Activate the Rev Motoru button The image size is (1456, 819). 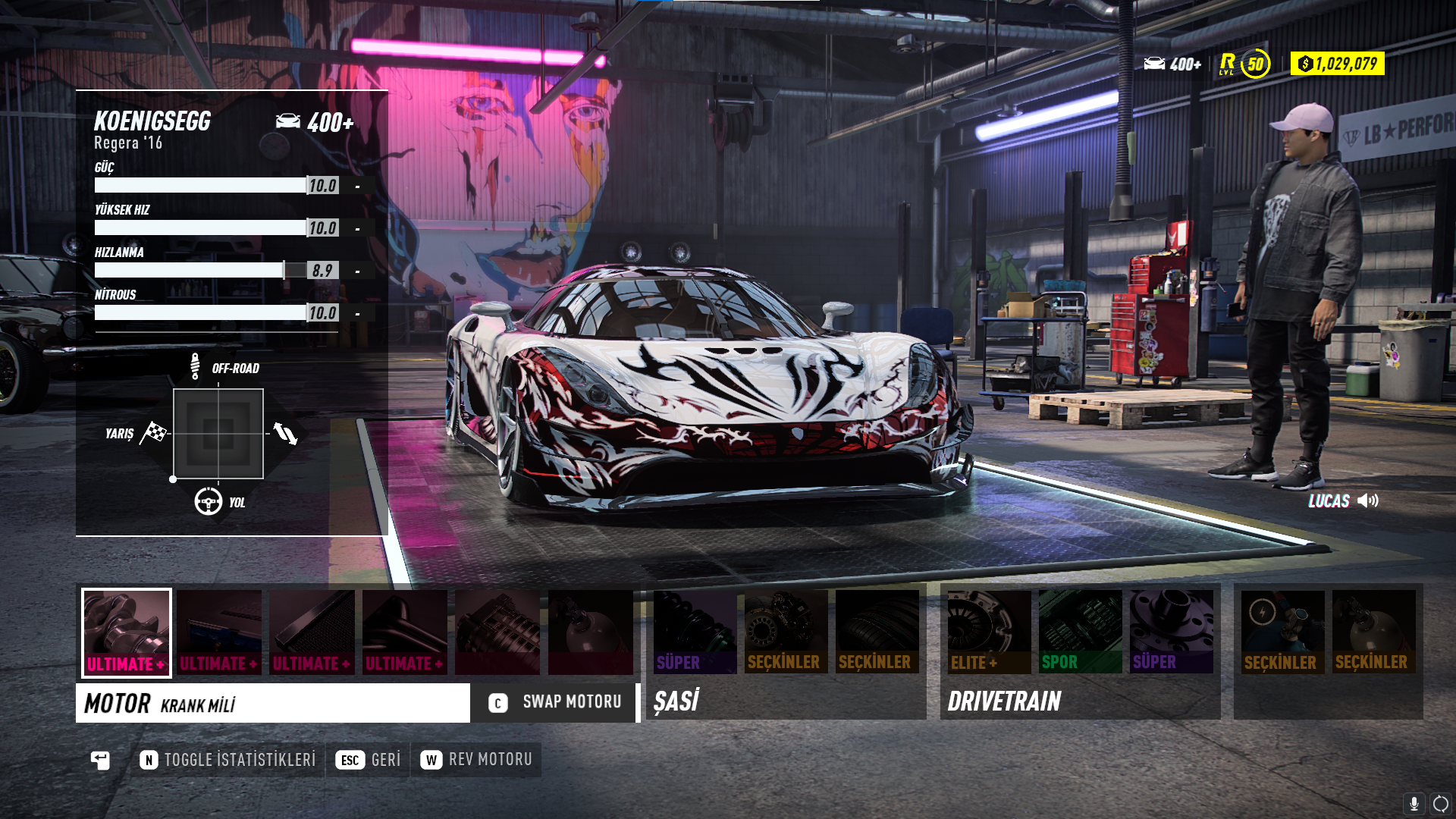pos(476,760)
